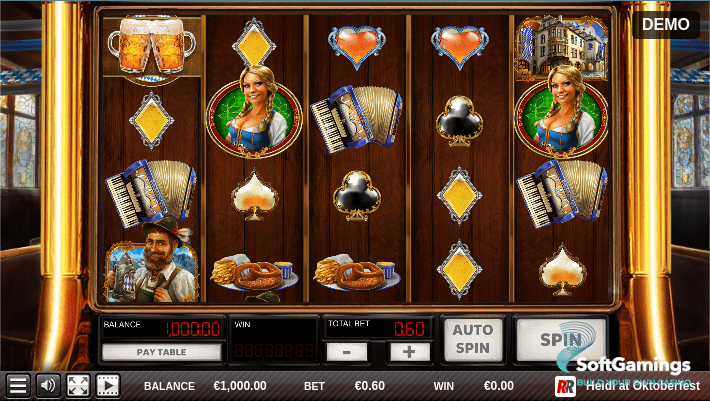Screen dimensions: 710x401
Task: Activate Auto Spin
Action: (x=473, y=340)
